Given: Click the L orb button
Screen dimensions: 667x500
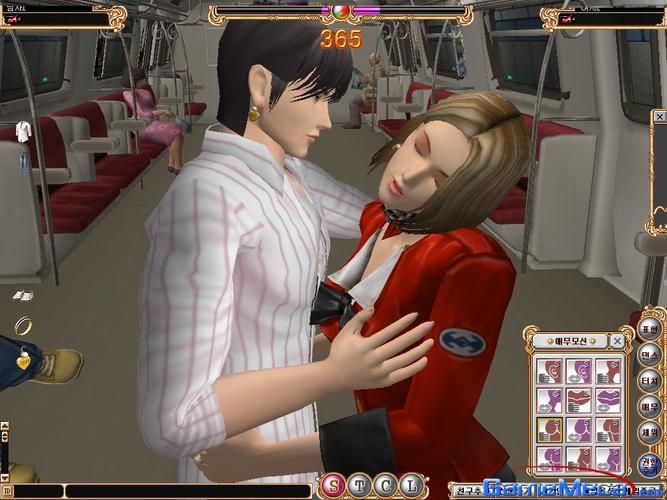Looking at the screenshot, I should pos(405,487).
